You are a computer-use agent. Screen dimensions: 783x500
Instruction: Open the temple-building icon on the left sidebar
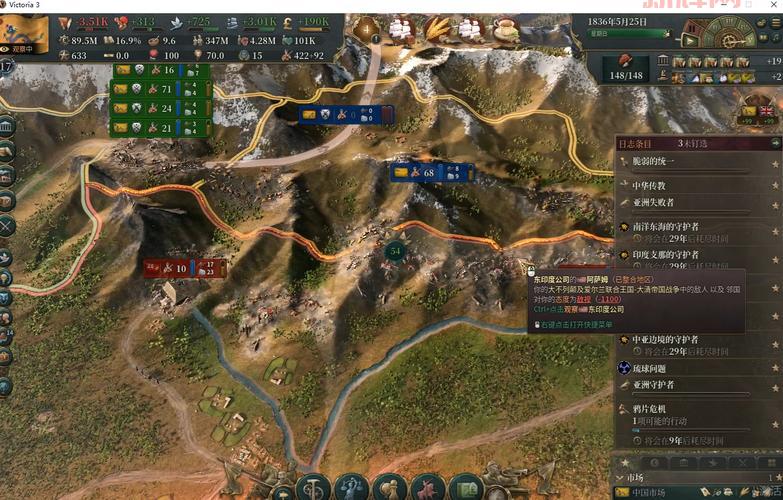(7, 127)
